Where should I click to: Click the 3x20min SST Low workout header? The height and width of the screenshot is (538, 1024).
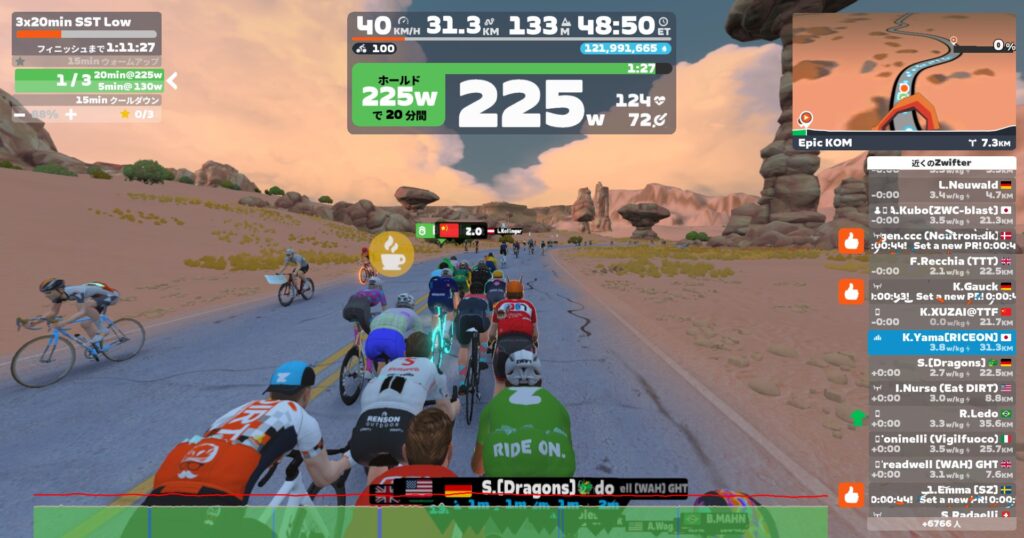pos(86,20)
